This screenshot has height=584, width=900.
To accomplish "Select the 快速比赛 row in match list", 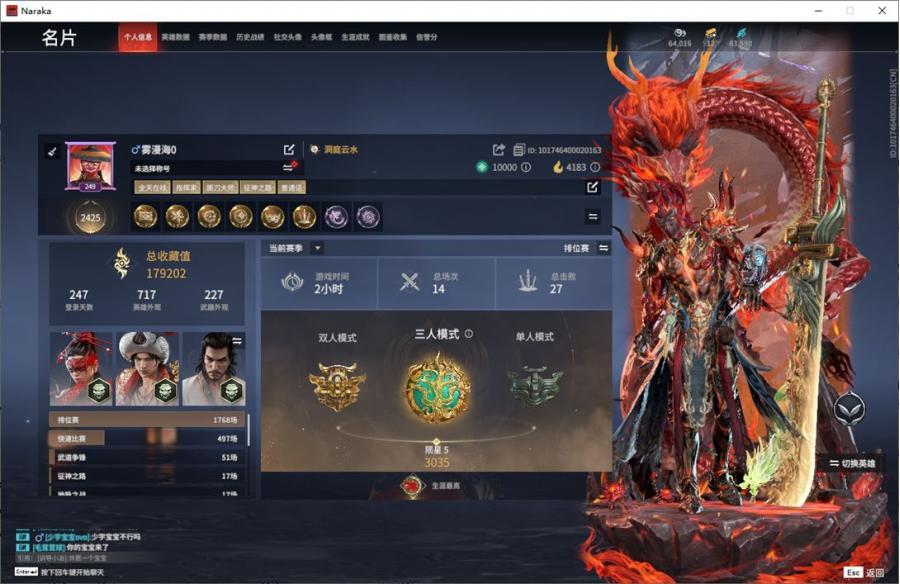I will pos(148,438).
